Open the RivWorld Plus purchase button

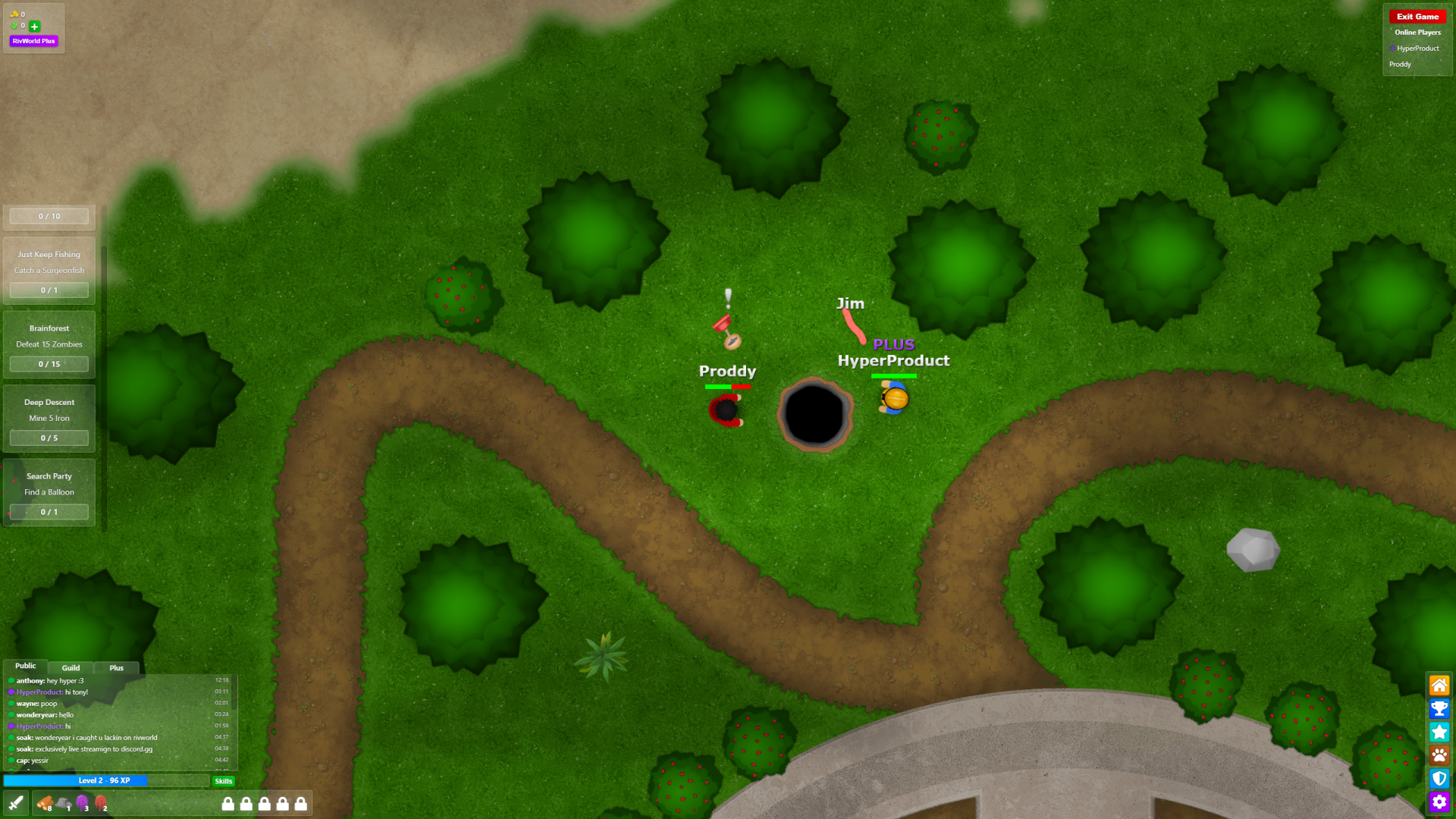[x=33, y=41]
